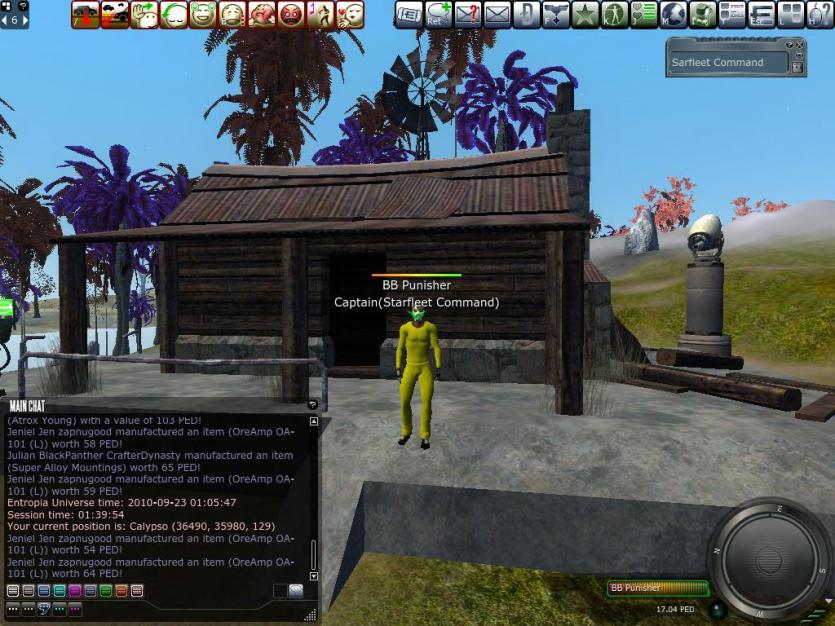The width and height of the screenshot is (835, 626).
Task: Select the magenta chat channel button
Action: tap(76, 591)
